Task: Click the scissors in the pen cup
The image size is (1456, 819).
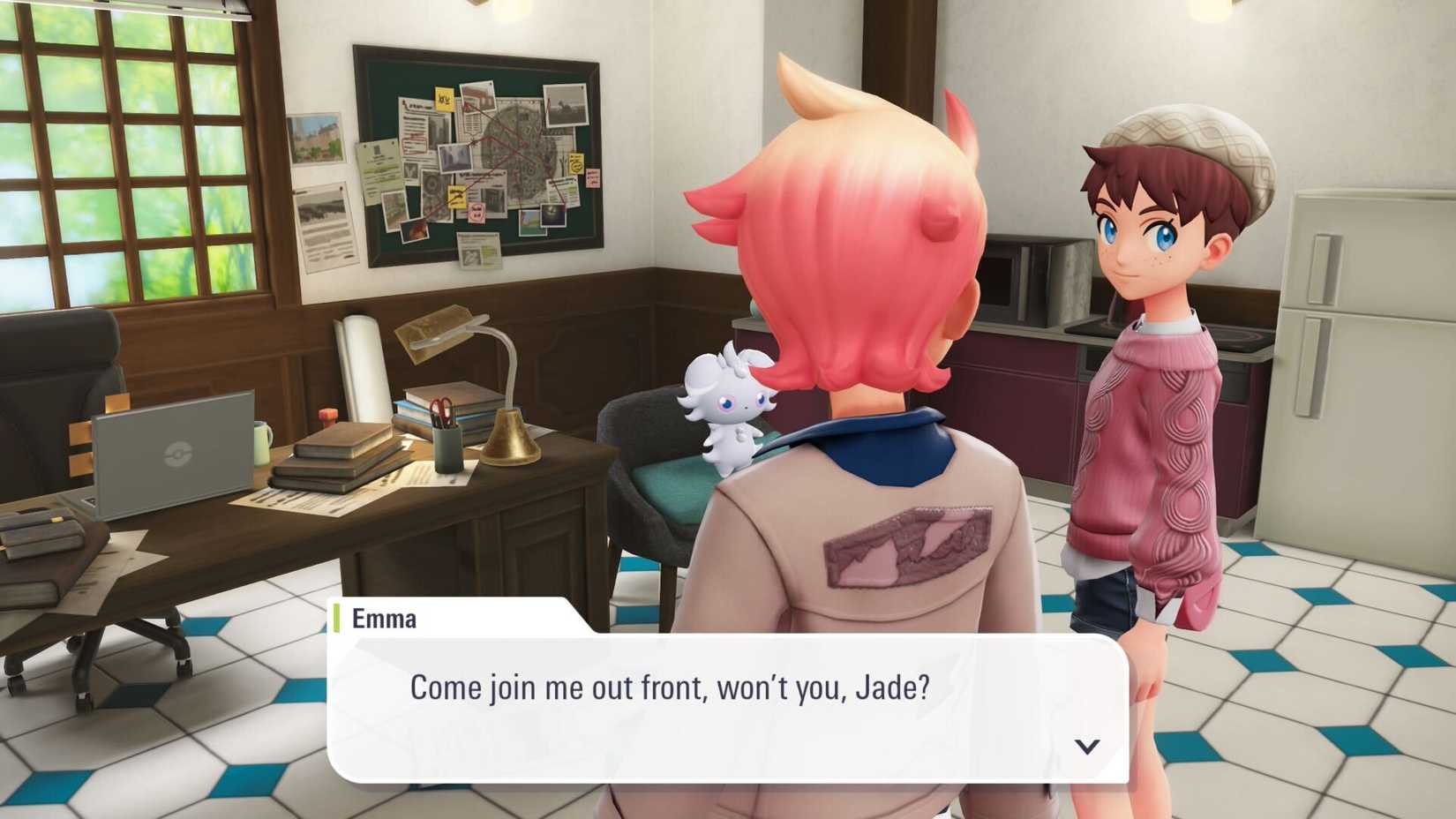Action: pos(439,408)
